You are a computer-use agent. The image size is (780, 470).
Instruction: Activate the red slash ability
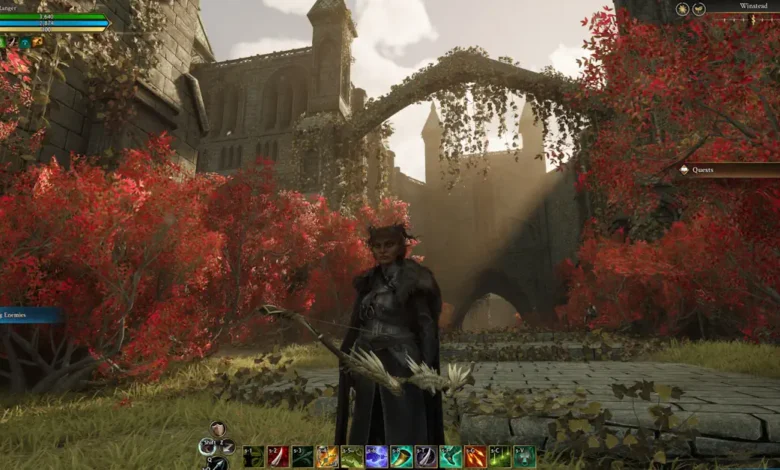(x=278, y=457)
